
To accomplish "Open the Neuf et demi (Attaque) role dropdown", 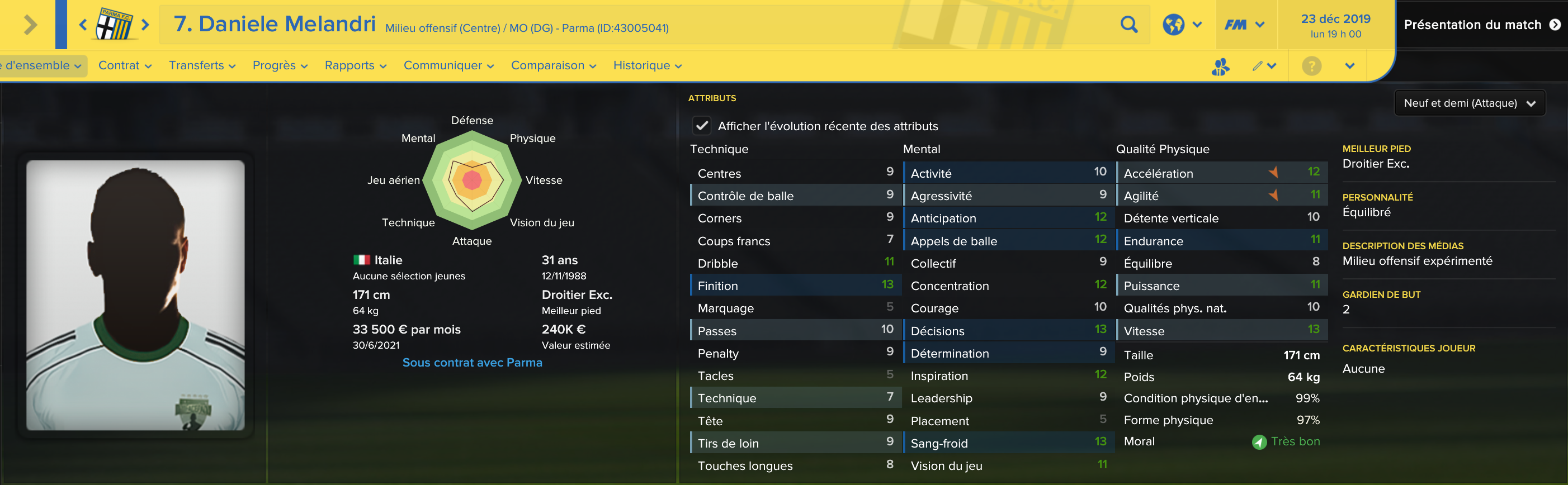I will (1469, 103).
